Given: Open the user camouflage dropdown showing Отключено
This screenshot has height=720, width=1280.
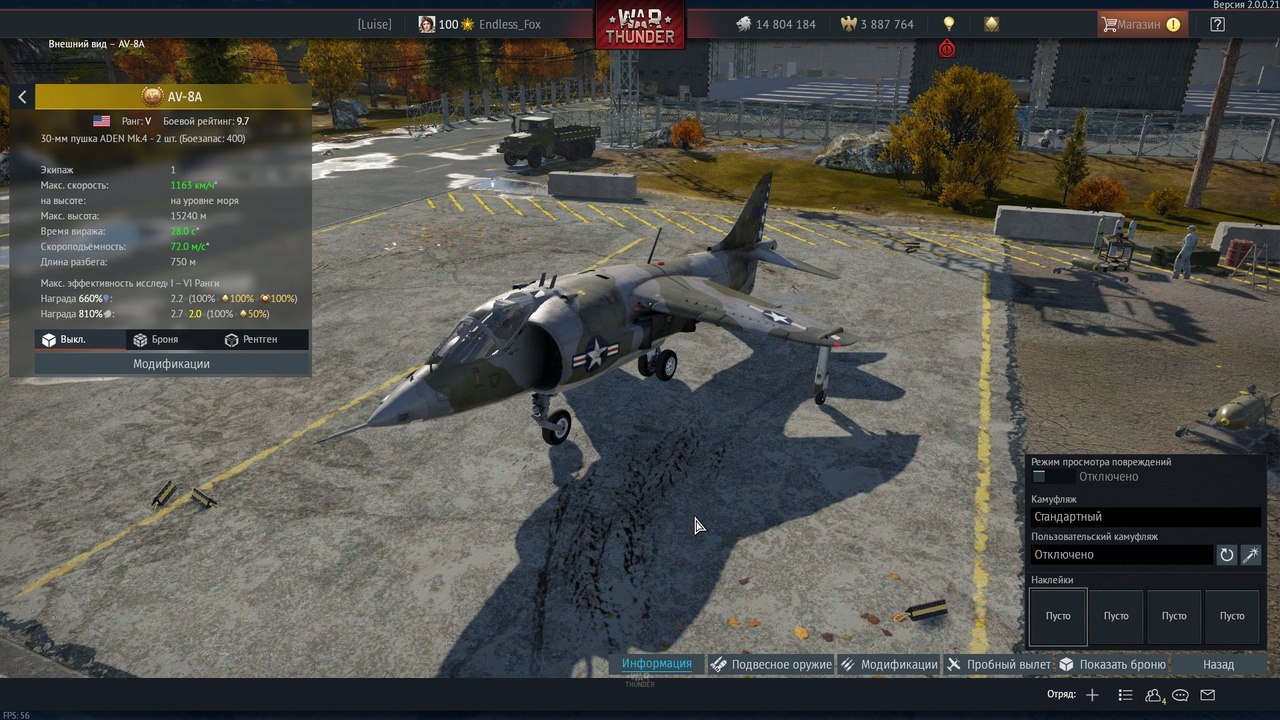Looking at the screenshot, I should (x=1121, y=555).
